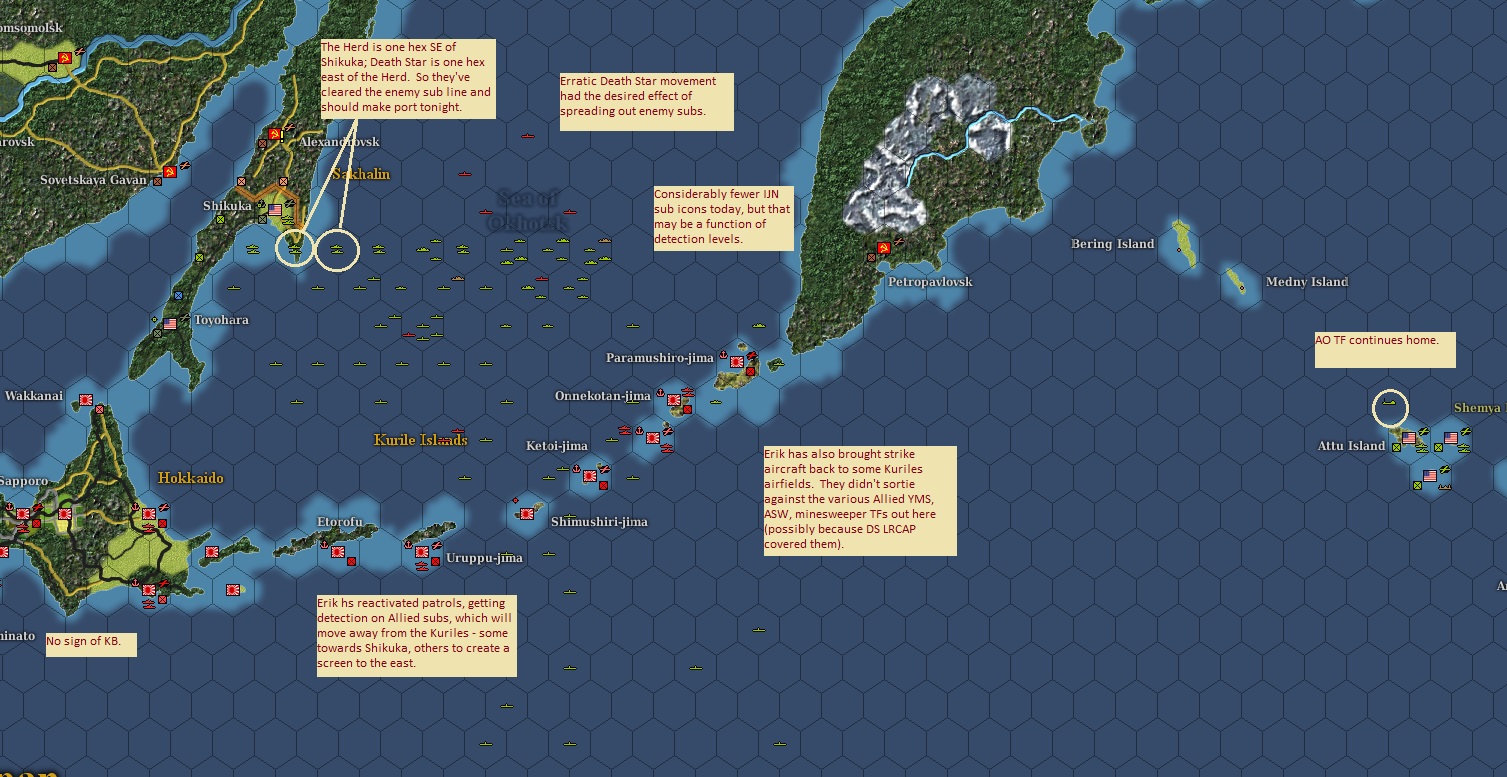
Task: Select the port icon in the Shemya Island hex
Action: [1463, 447]
